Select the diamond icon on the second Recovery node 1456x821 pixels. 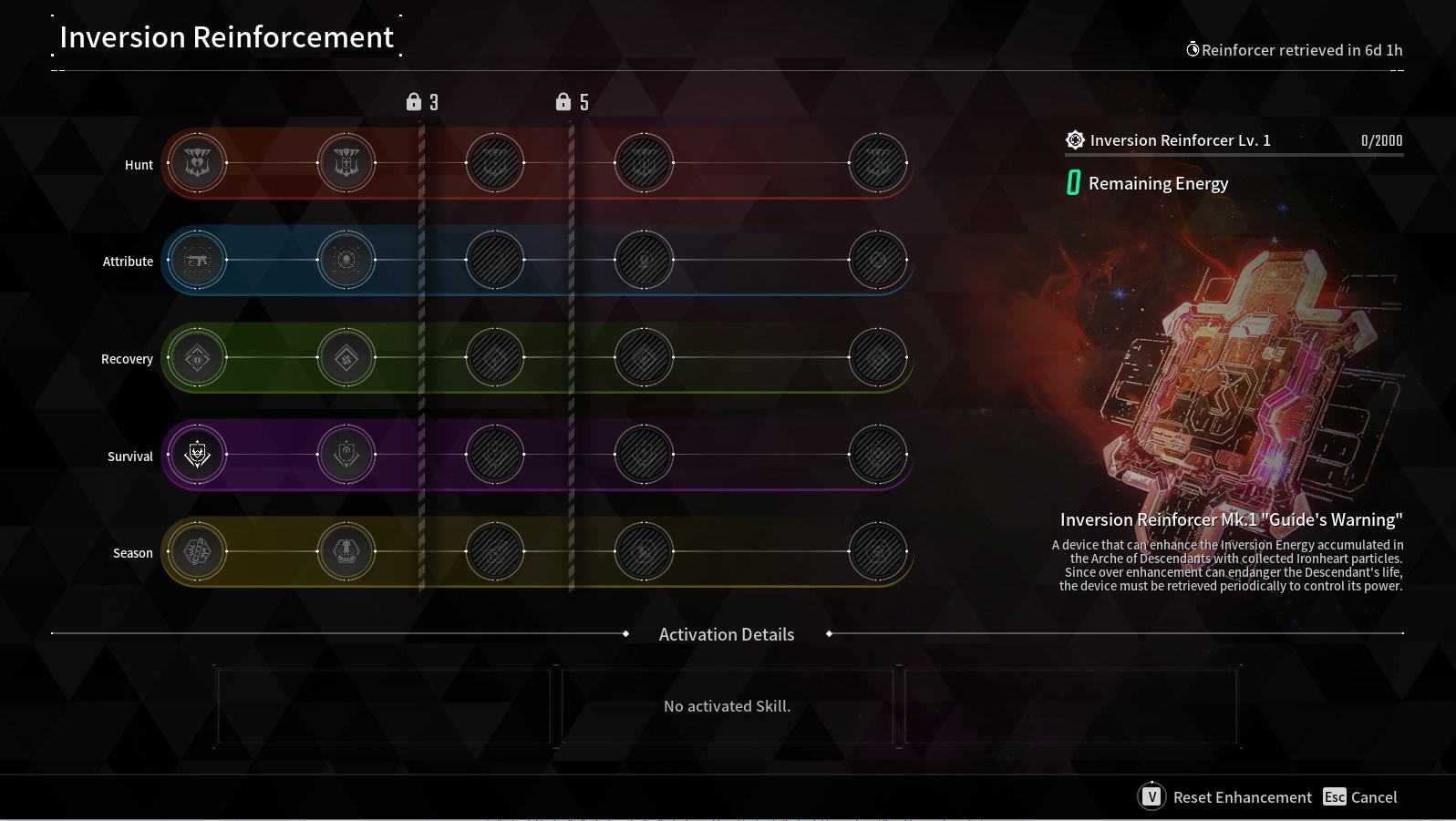click(x=346, y=358)
